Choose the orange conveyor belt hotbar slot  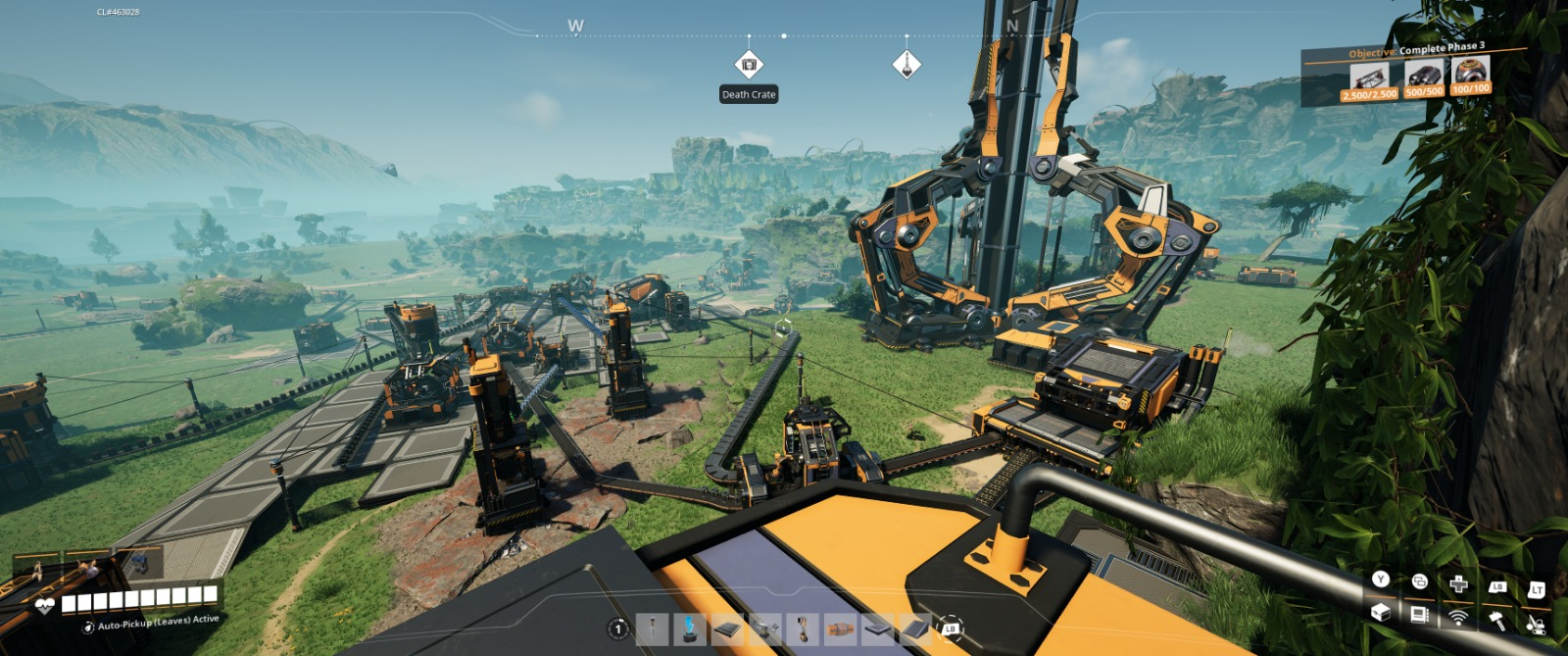pyautogui.click(x=840, y=629)
